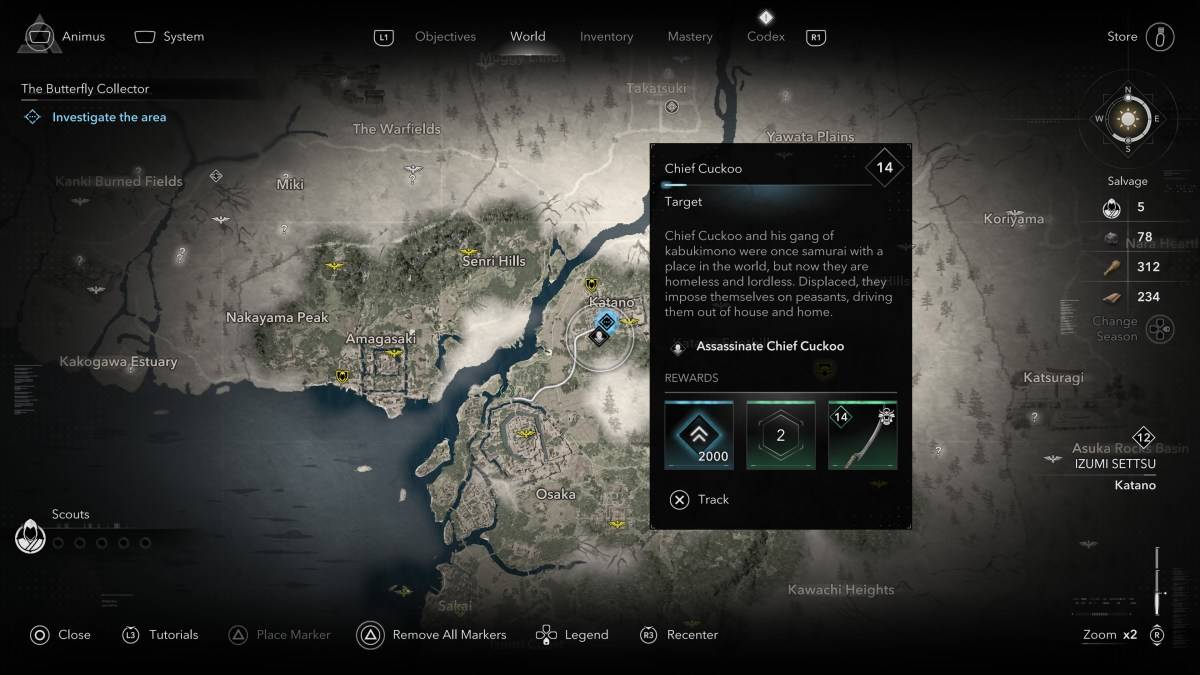The image size is (1200, 675).
Task: Switch to the Objectives tab
Action: pos(445,37)
